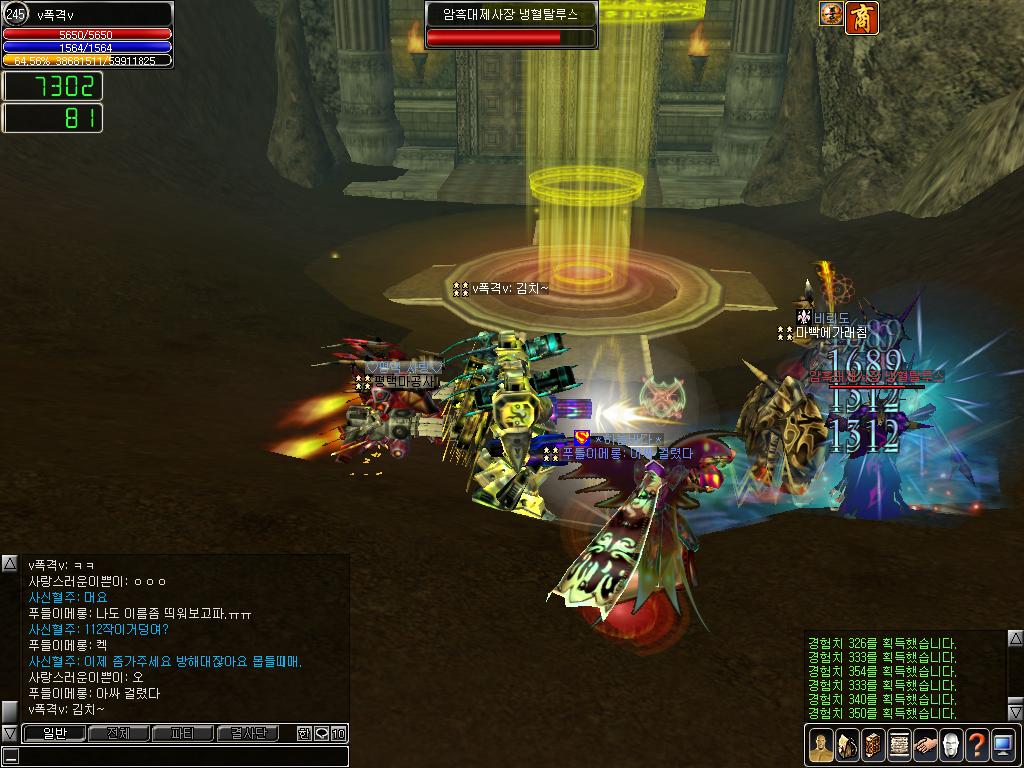
Task: Select the 파티 chat tab
Action: [x=182, y=734]
